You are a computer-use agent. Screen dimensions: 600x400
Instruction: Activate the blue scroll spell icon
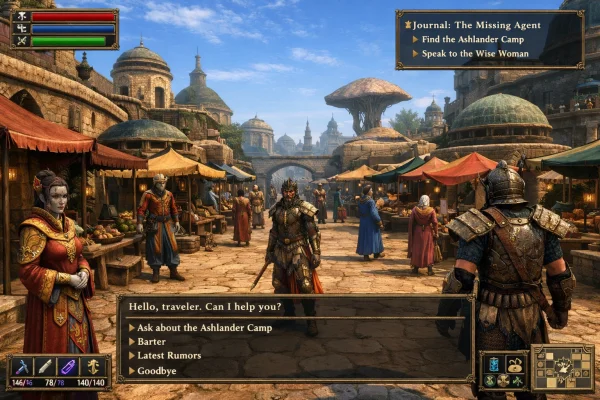point(492,363)
